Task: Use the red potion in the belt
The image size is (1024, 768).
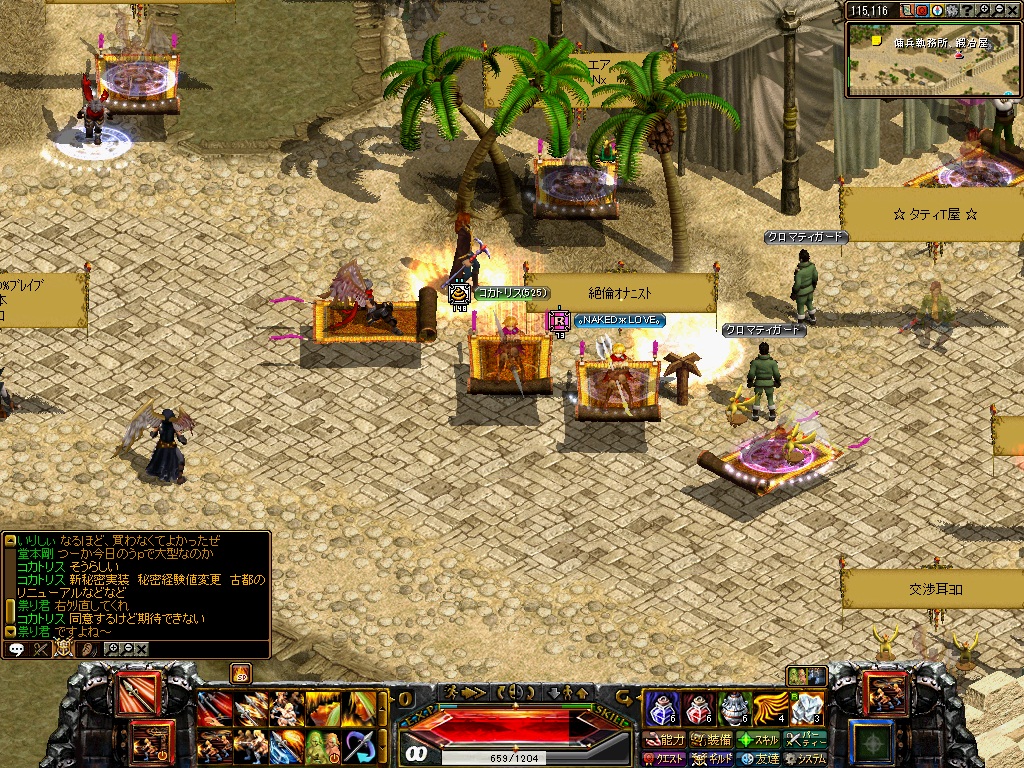Action: (x=698, y=708)
